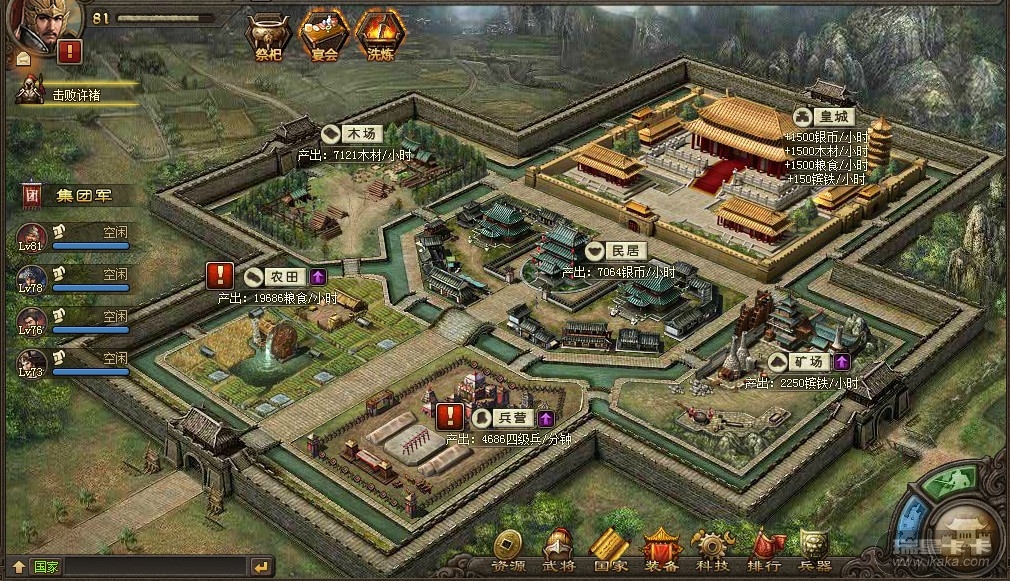This screenshot has height=581, width=1010.
Task: Open the 装备 equipment menu
Action: (661, 551)
